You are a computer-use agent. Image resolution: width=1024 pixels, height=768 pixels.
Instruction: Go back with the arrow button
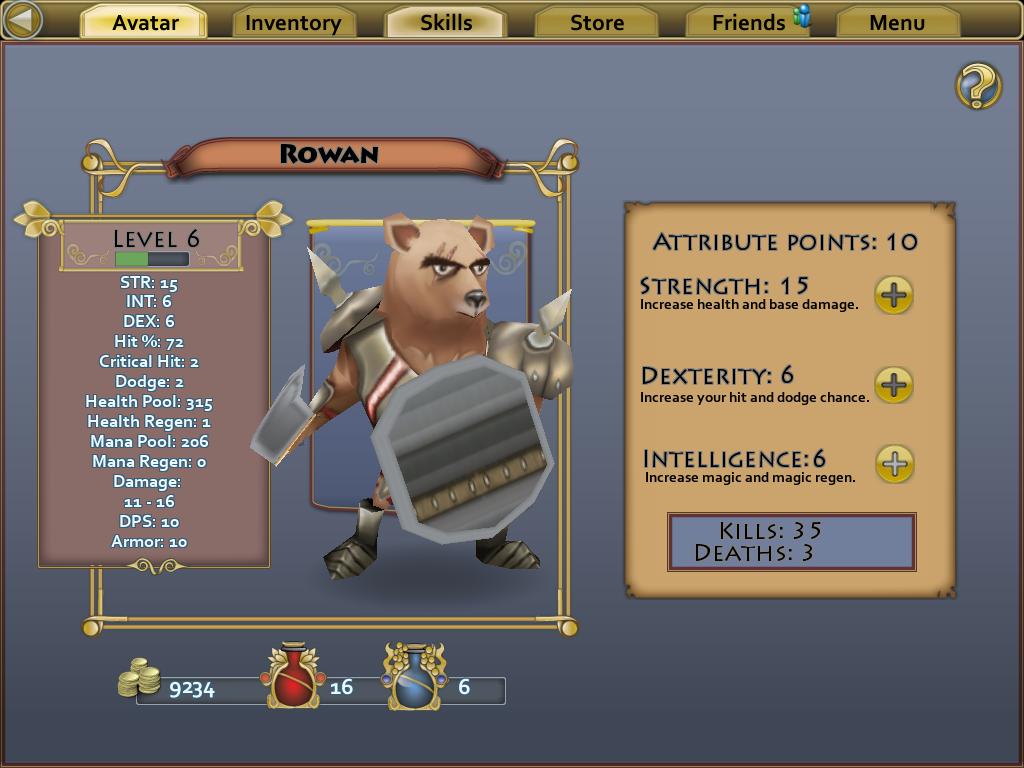pos(22,20)
